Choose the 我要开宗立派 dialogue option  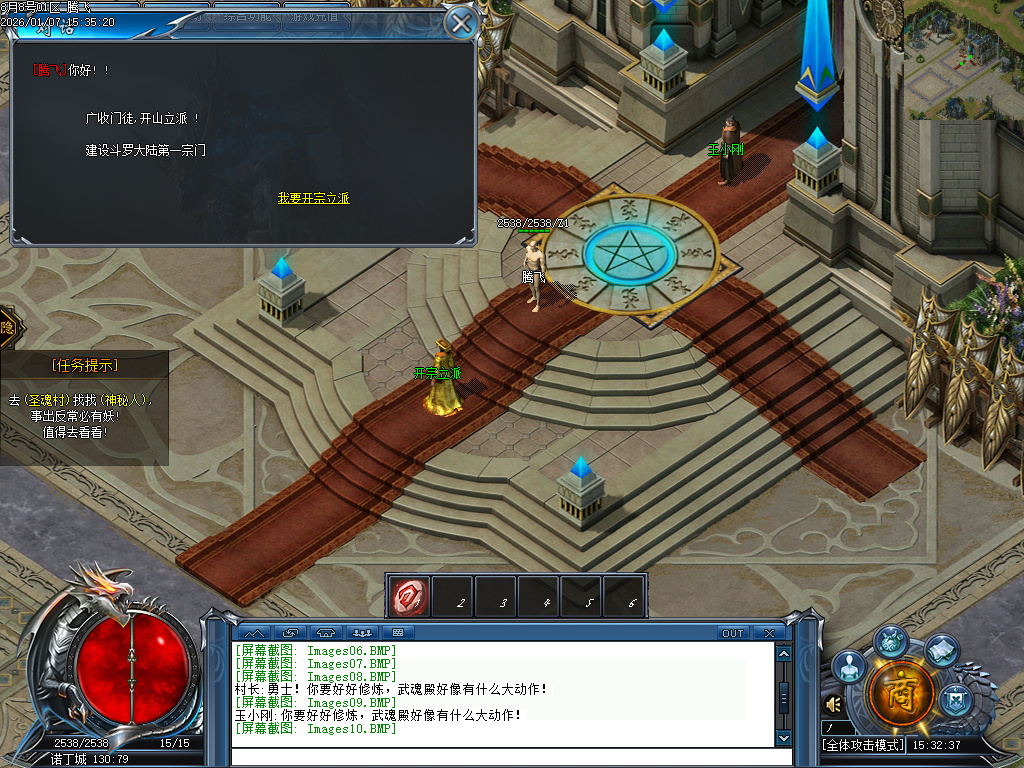tap(313, 198)
